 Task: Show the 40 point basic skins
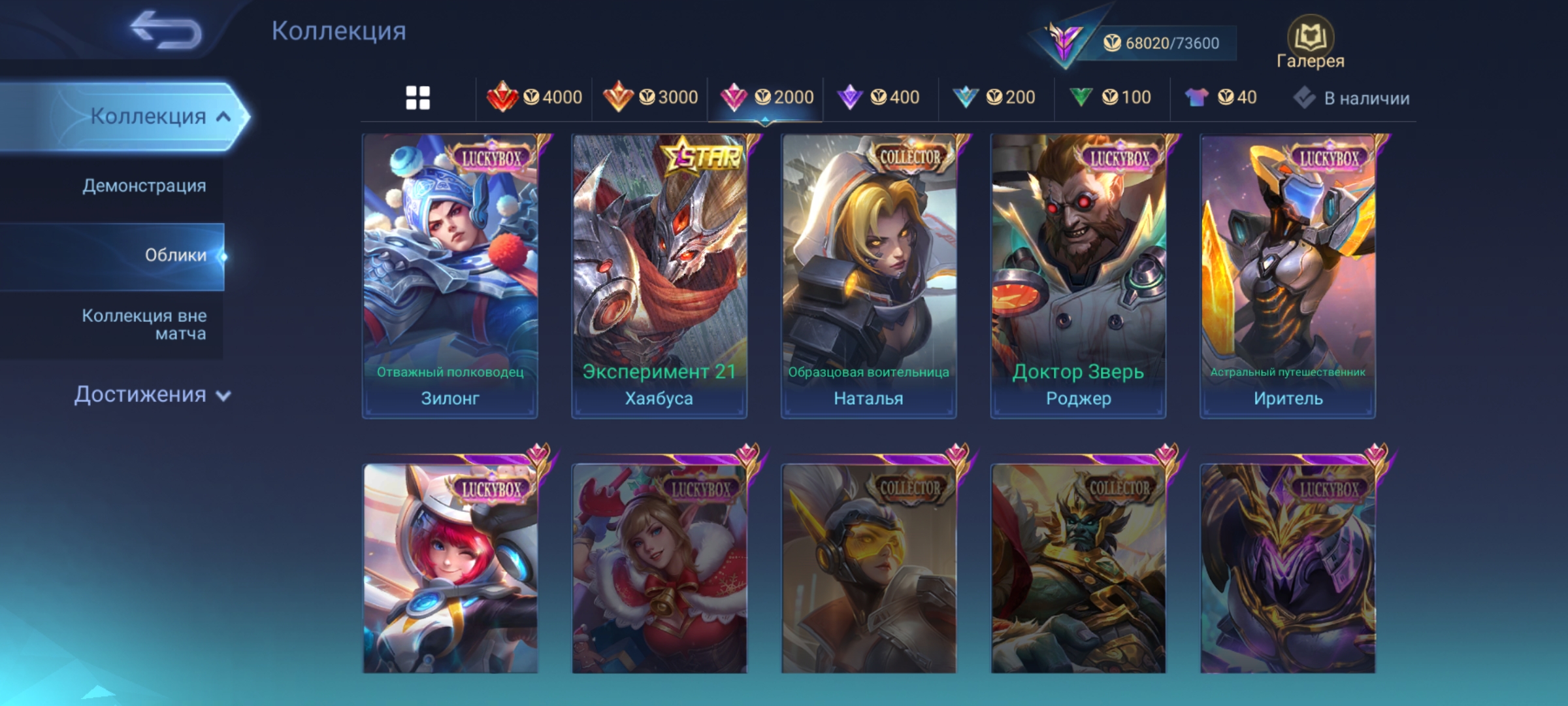pyautogui.click(x=1220, y=97)
